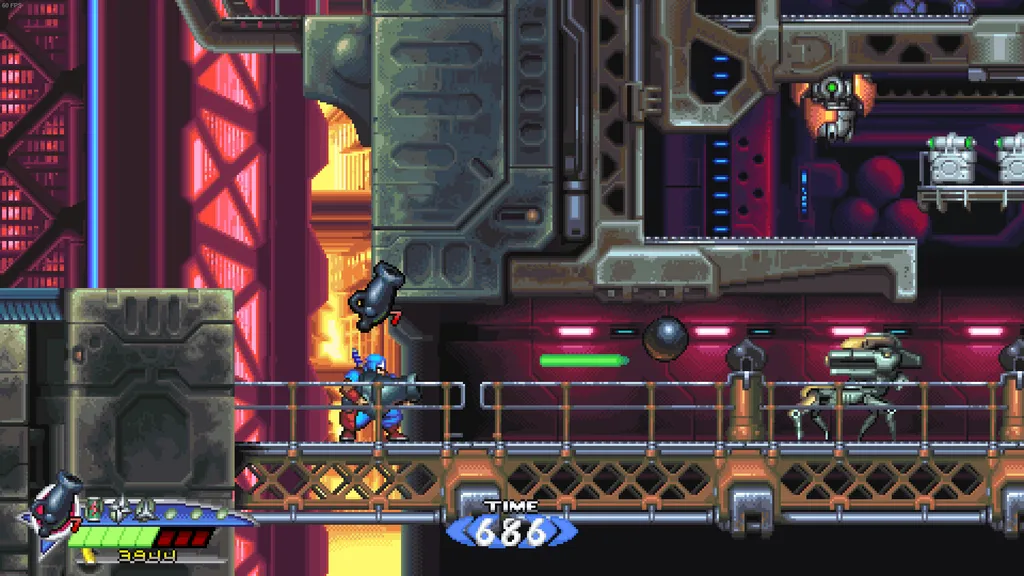Select the cannon weapon icon in the HUD
1024x576 pixels.
(x=55, y=503)
